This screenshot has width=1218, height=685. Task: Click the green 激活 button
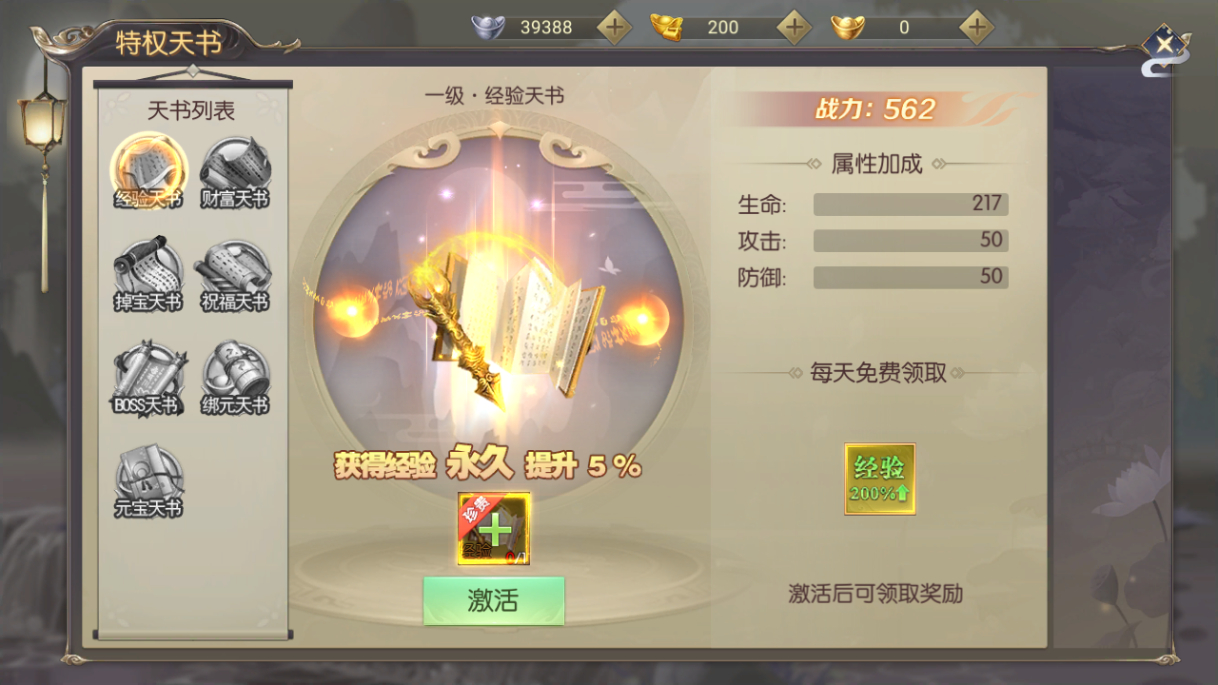(x=493, y=600)
